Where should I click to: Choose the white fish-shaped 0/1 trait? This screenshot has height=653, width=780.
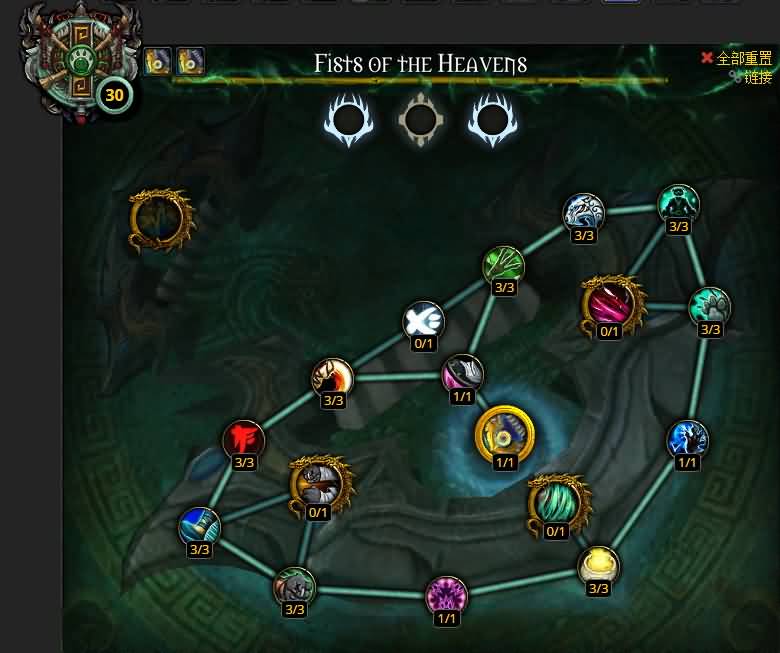(x=423, y=321)
